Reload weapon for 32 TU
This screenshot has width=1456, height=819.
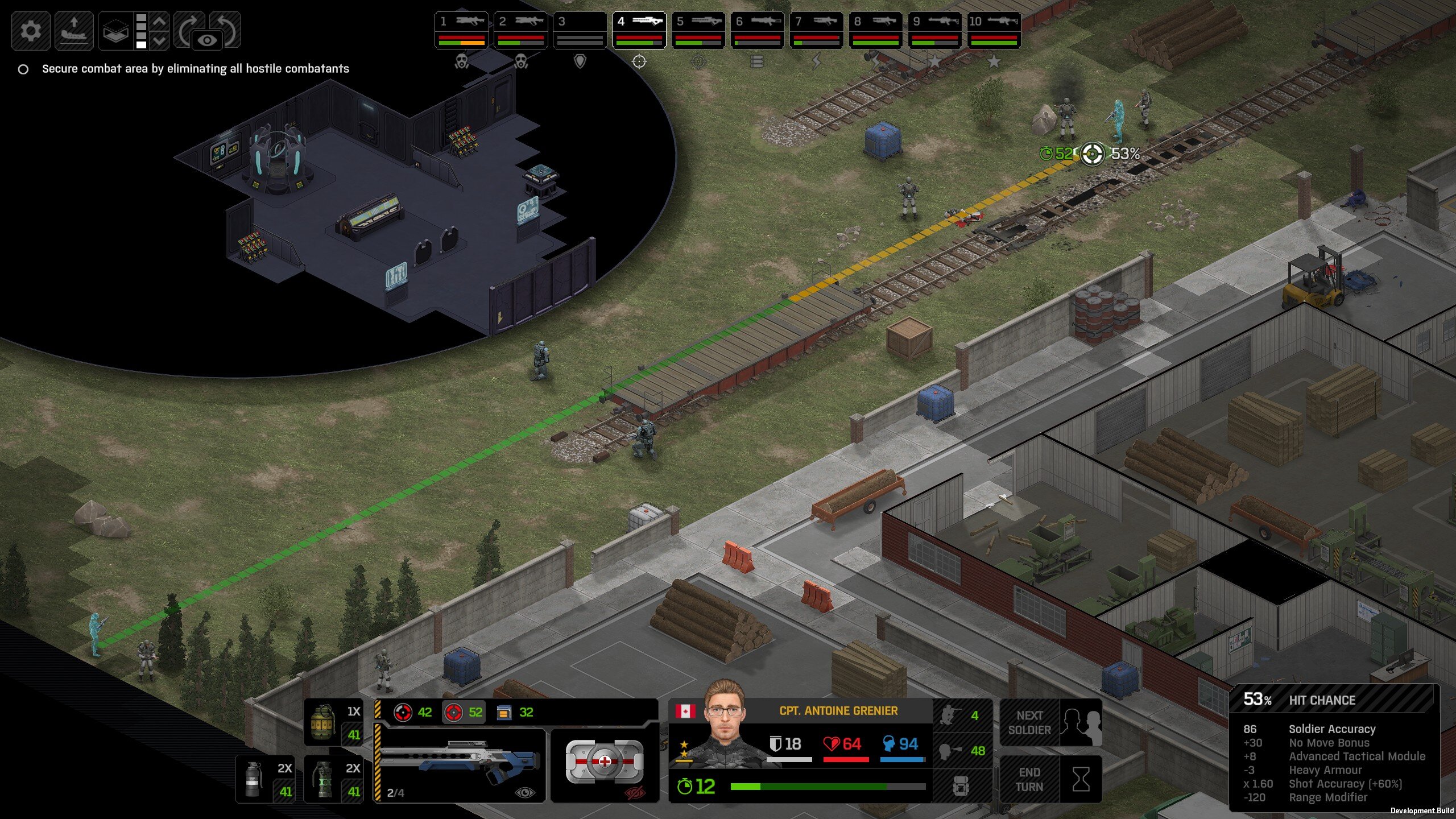point(515,712)
